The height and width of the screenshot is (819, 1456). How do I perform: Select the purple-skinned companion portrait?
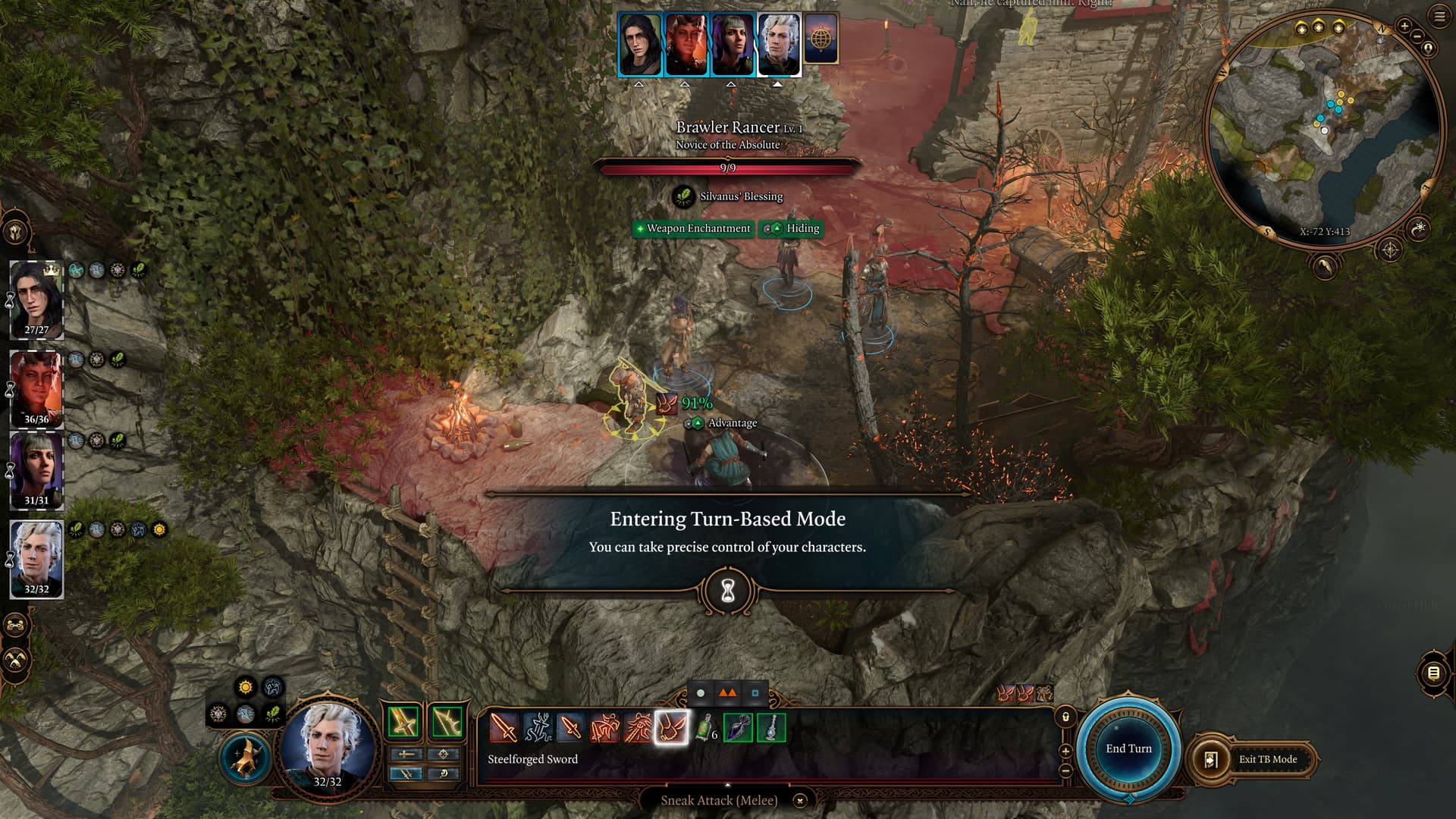coord(36,469)
